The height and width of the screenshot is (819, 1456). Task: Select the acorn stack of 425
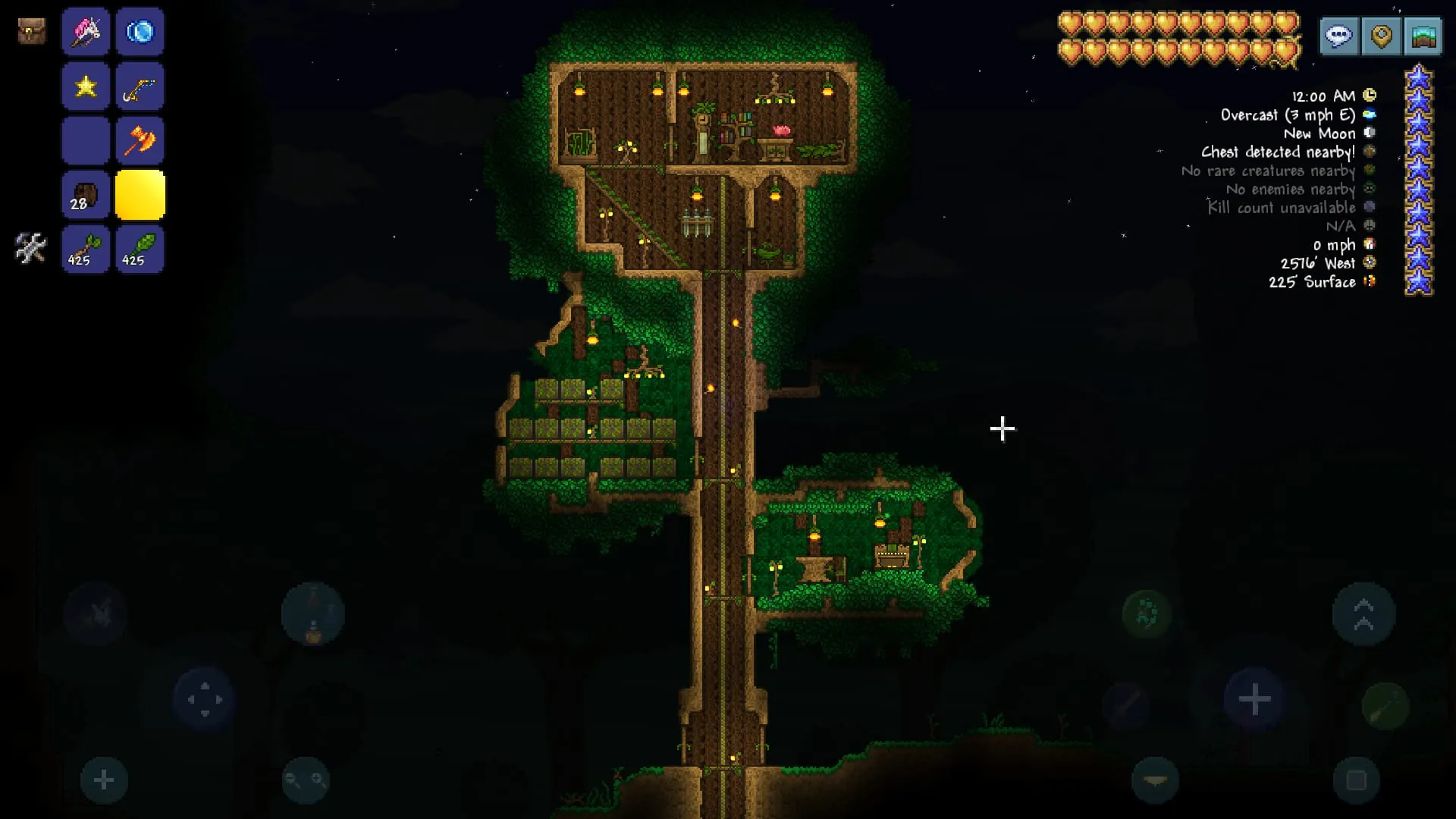pos(86,249)
